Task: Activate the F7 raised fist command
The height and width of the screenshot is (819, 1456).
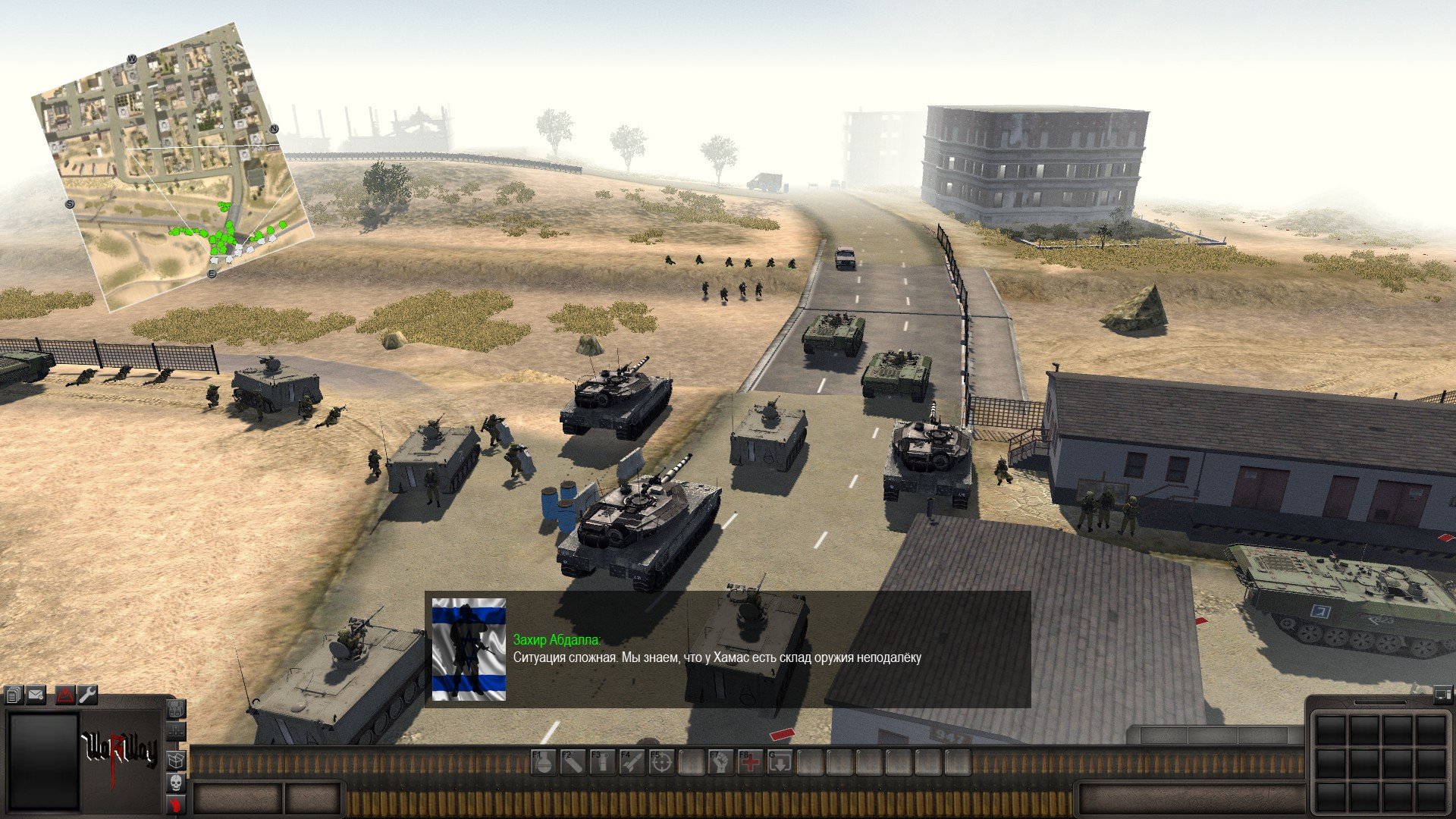Action: (x=720, y=762)
